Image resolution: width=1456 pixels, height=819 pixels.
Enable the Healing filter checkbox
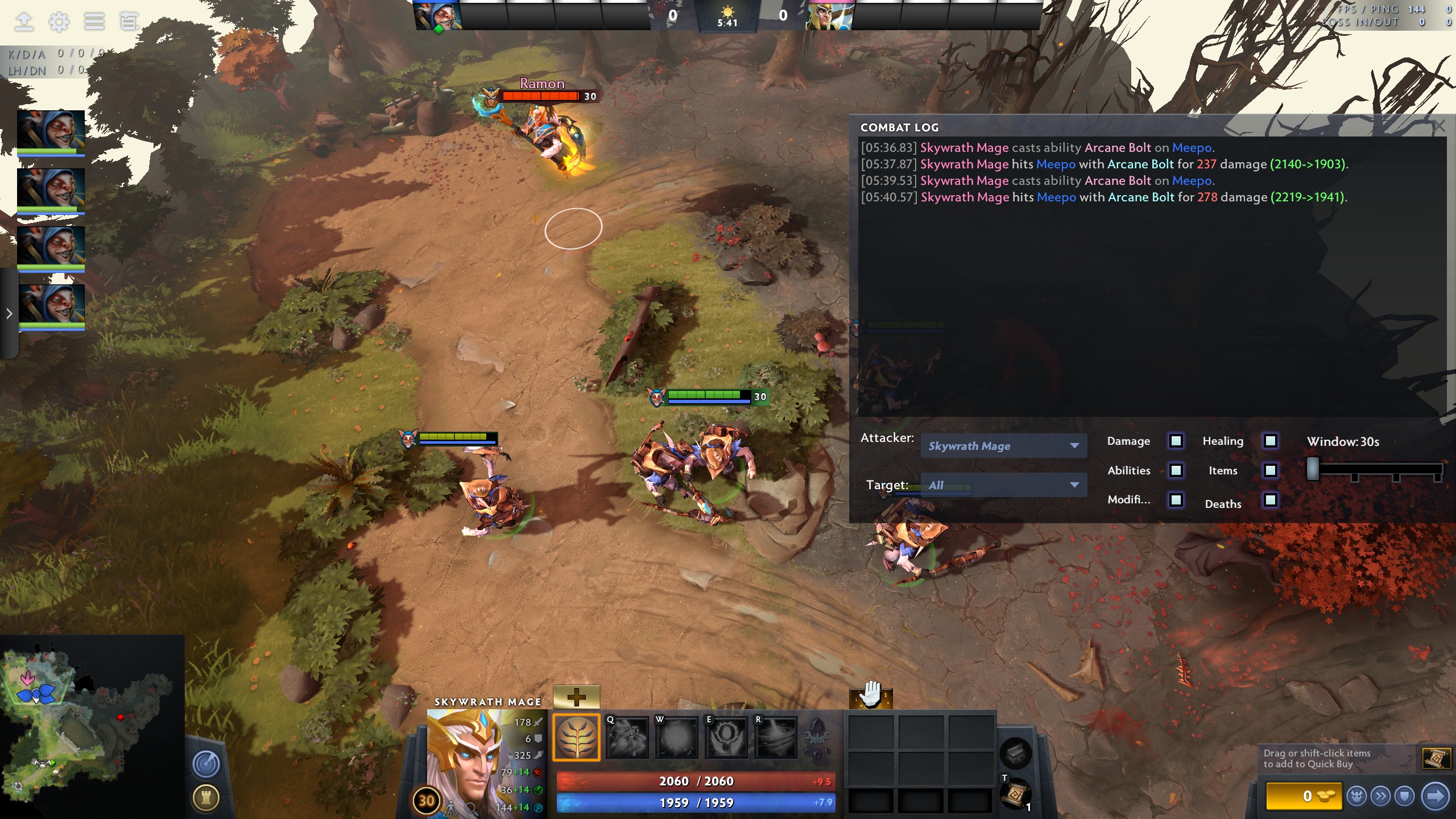(1271, 441)
